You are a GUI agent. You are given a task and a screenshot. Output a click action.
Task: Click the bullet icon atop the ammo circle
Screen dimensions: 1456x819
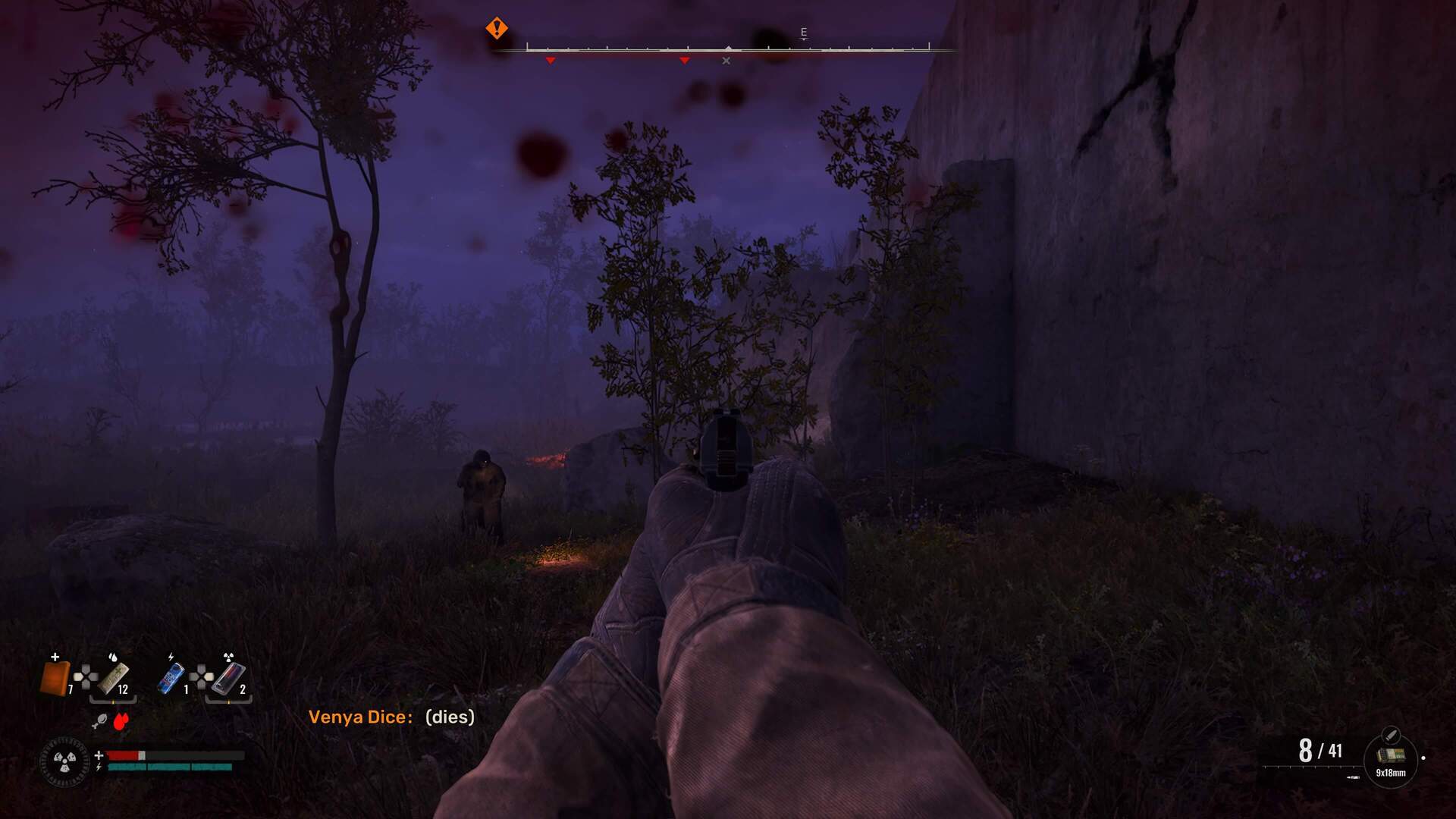coord(1392,735)
